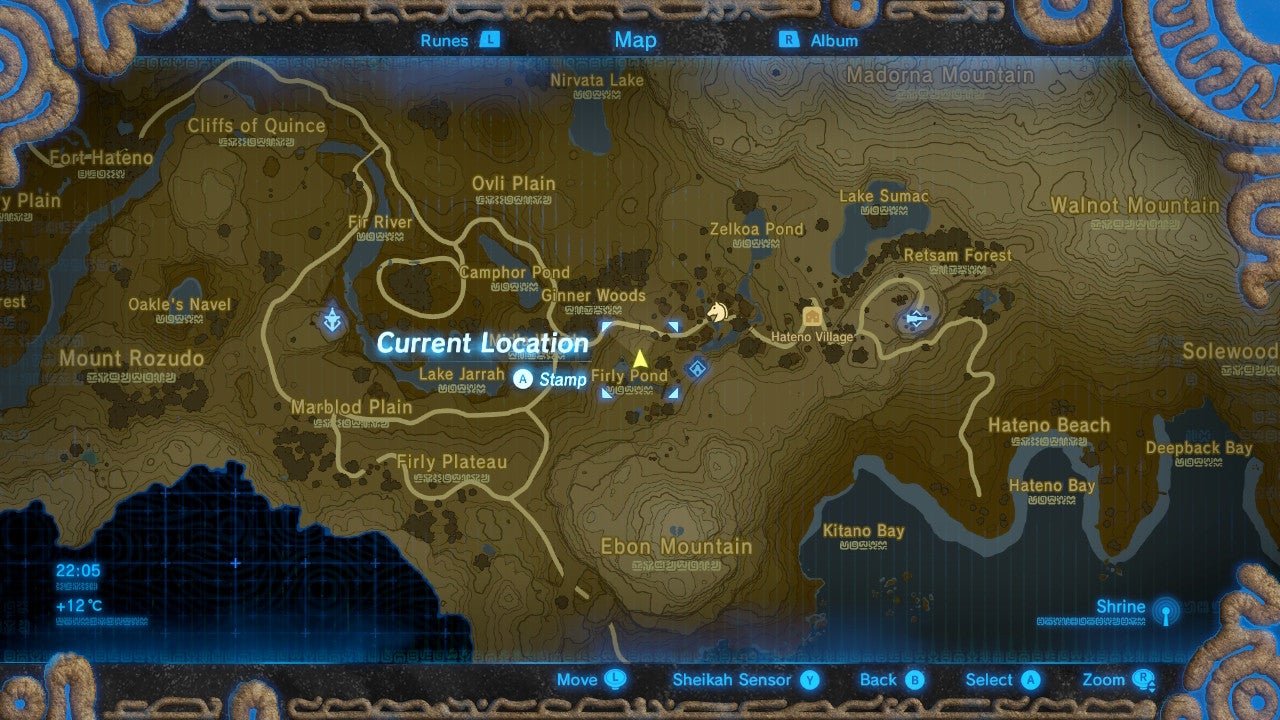This screenshot has height=720, width=1280.
Task: Select the horse icon near Ginner Woods
Action: [x=716, y=312]
